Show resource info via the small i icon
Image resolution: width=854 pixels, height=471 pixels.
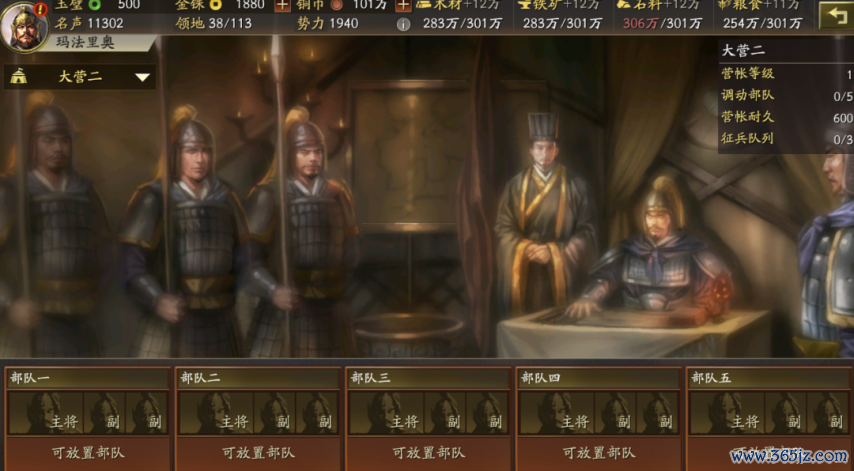(403, 24)
